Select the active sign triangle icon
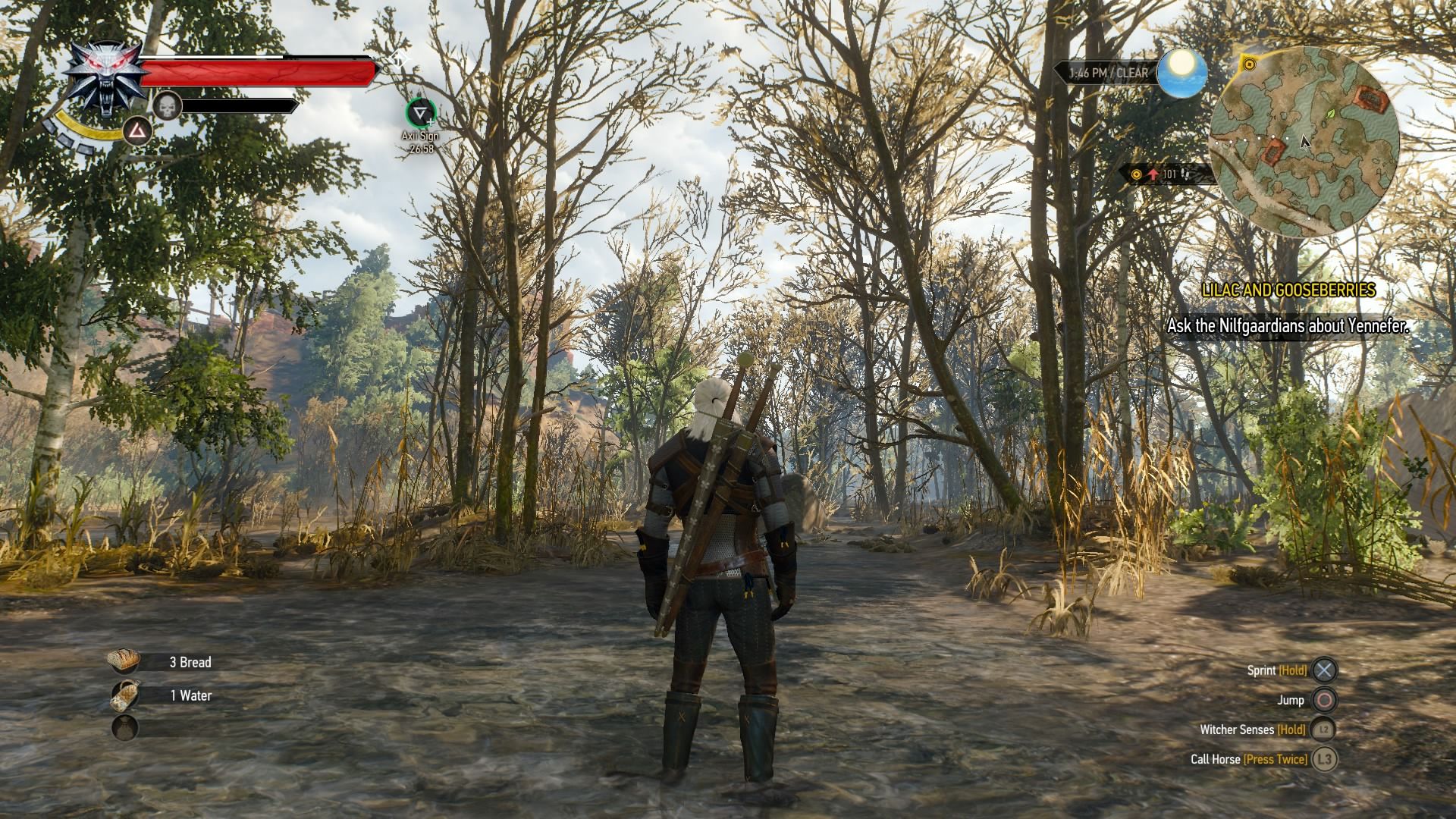This screenshot has height=819, width=1456. [137, 132]
